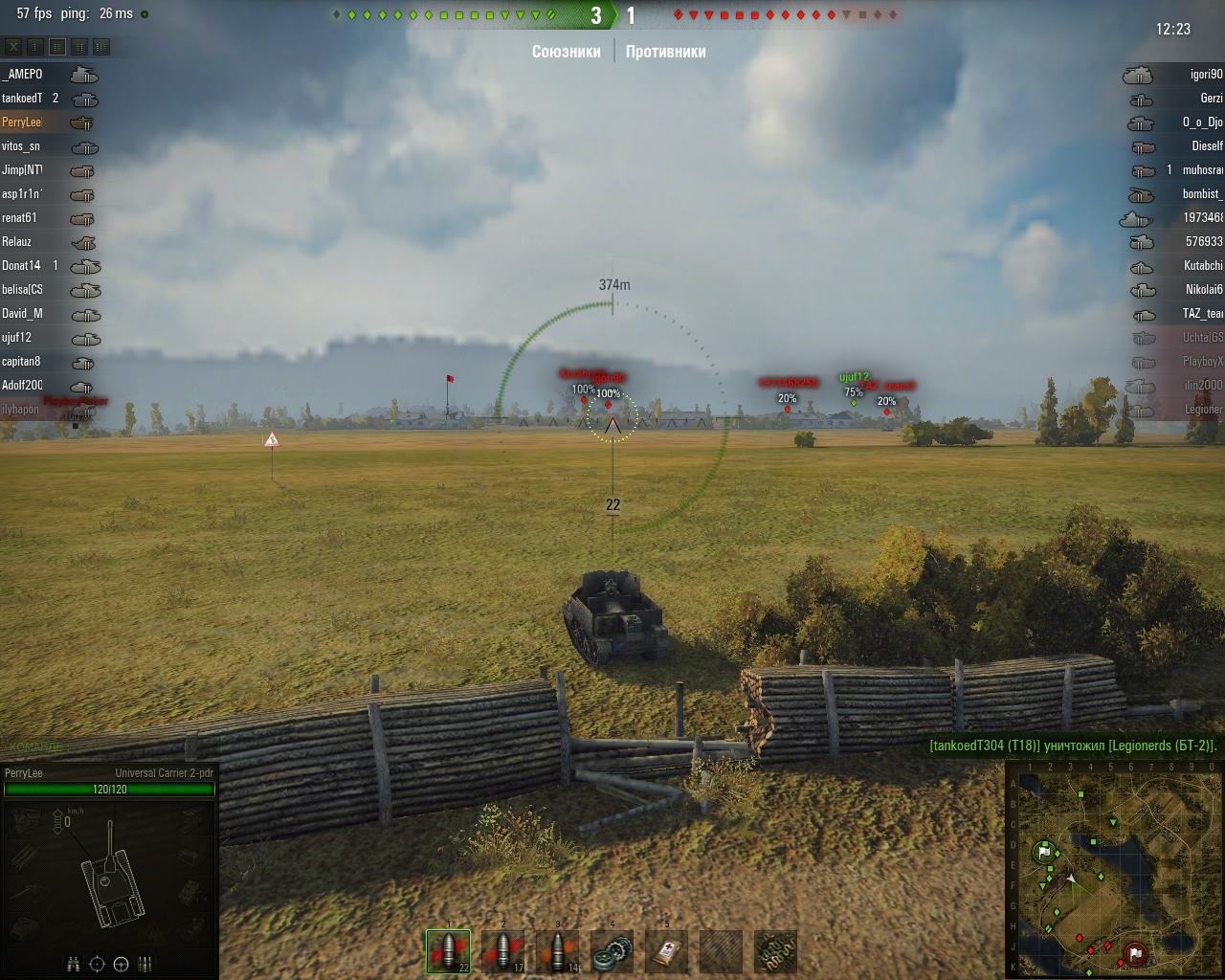This screenshot has width=1225, height=980.
Task: Click the gunner crosshair icon in damage panel
Action: 97,964
